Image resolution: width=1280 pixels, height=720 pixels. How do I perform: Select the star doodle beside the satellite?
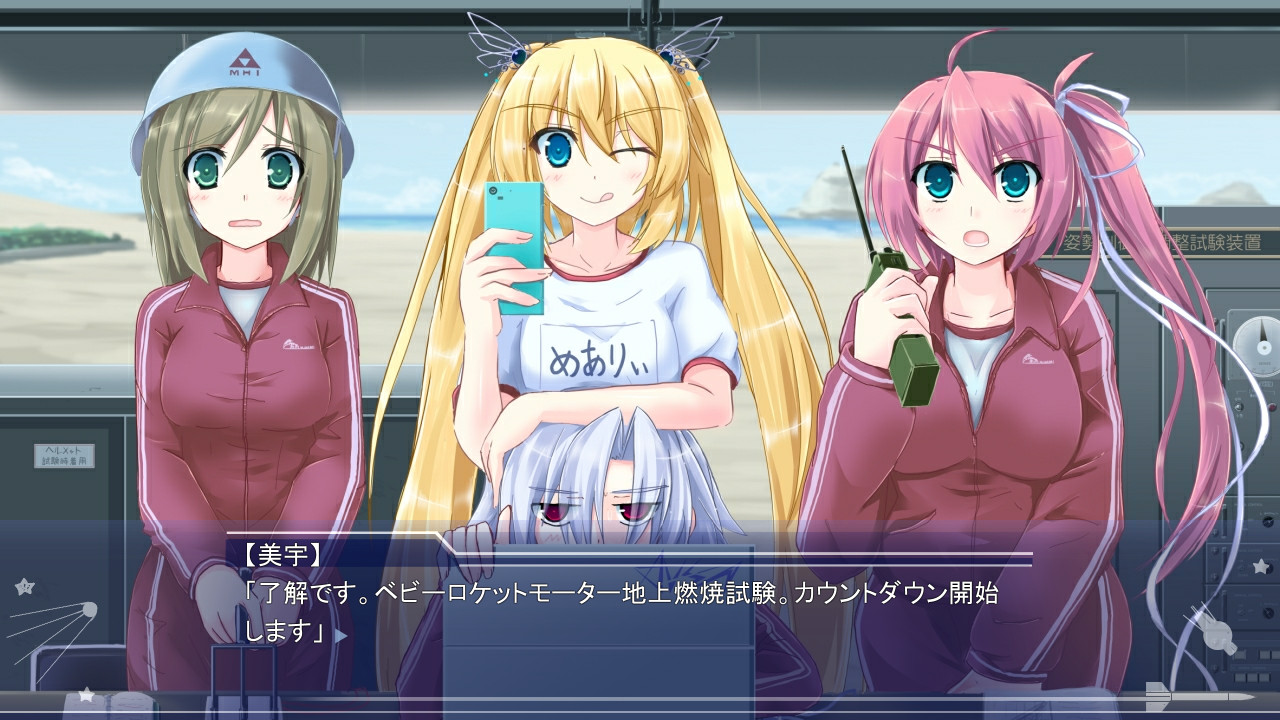coord(25,586)
